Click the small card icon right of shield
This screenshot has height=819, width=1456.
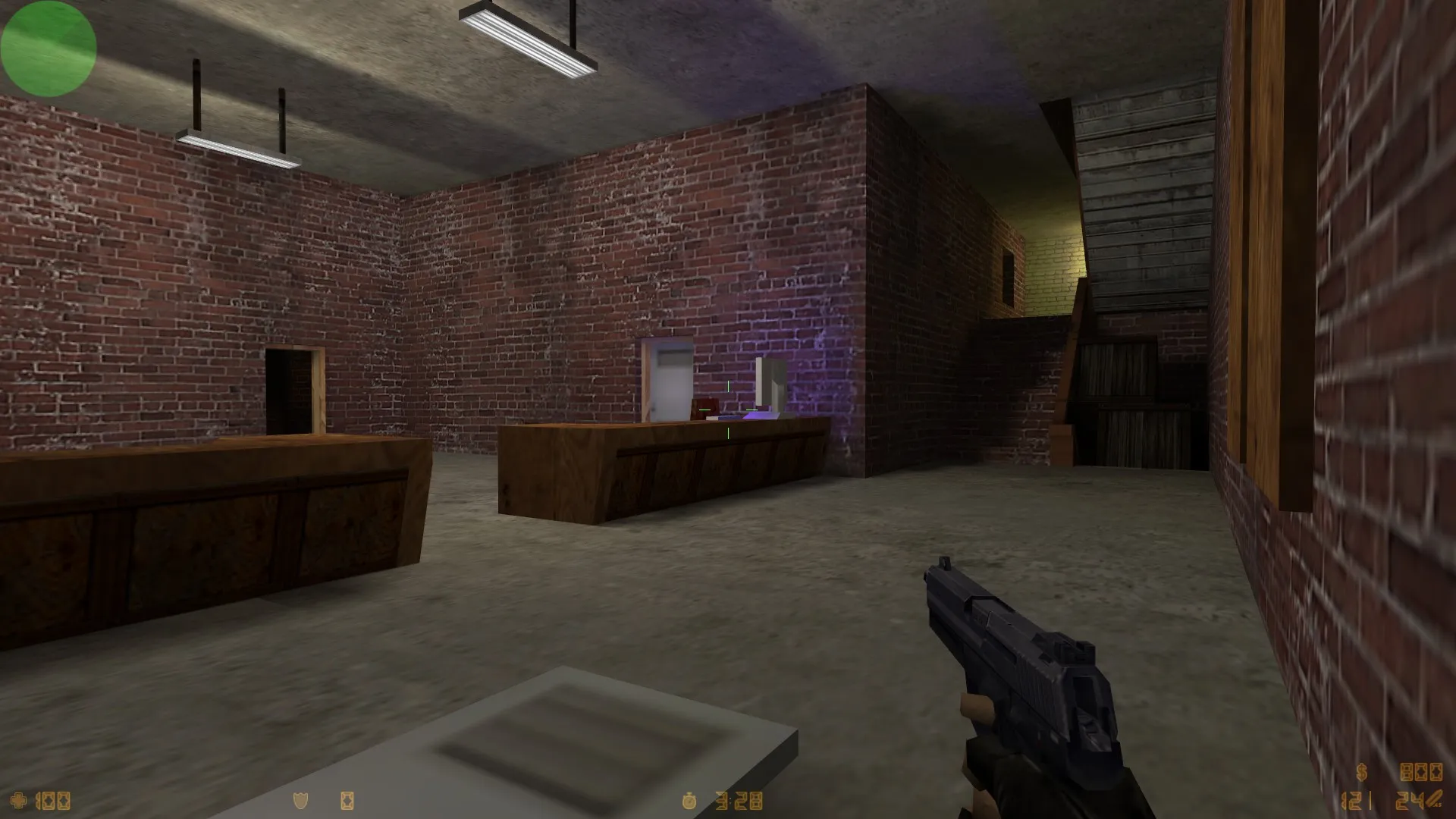pos(347,800)
